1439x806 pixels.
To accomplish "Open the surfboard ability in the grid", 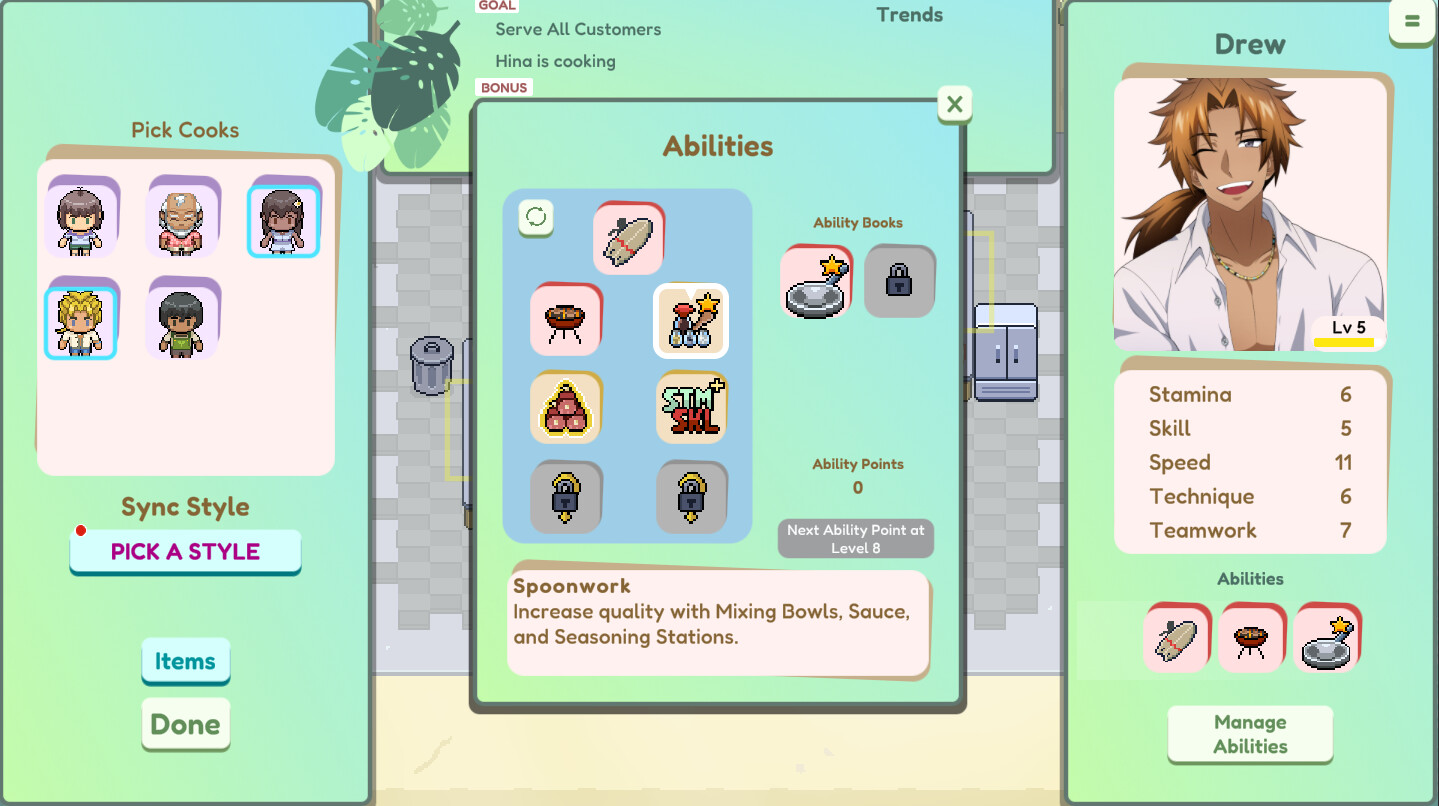I will click(628, 238).
